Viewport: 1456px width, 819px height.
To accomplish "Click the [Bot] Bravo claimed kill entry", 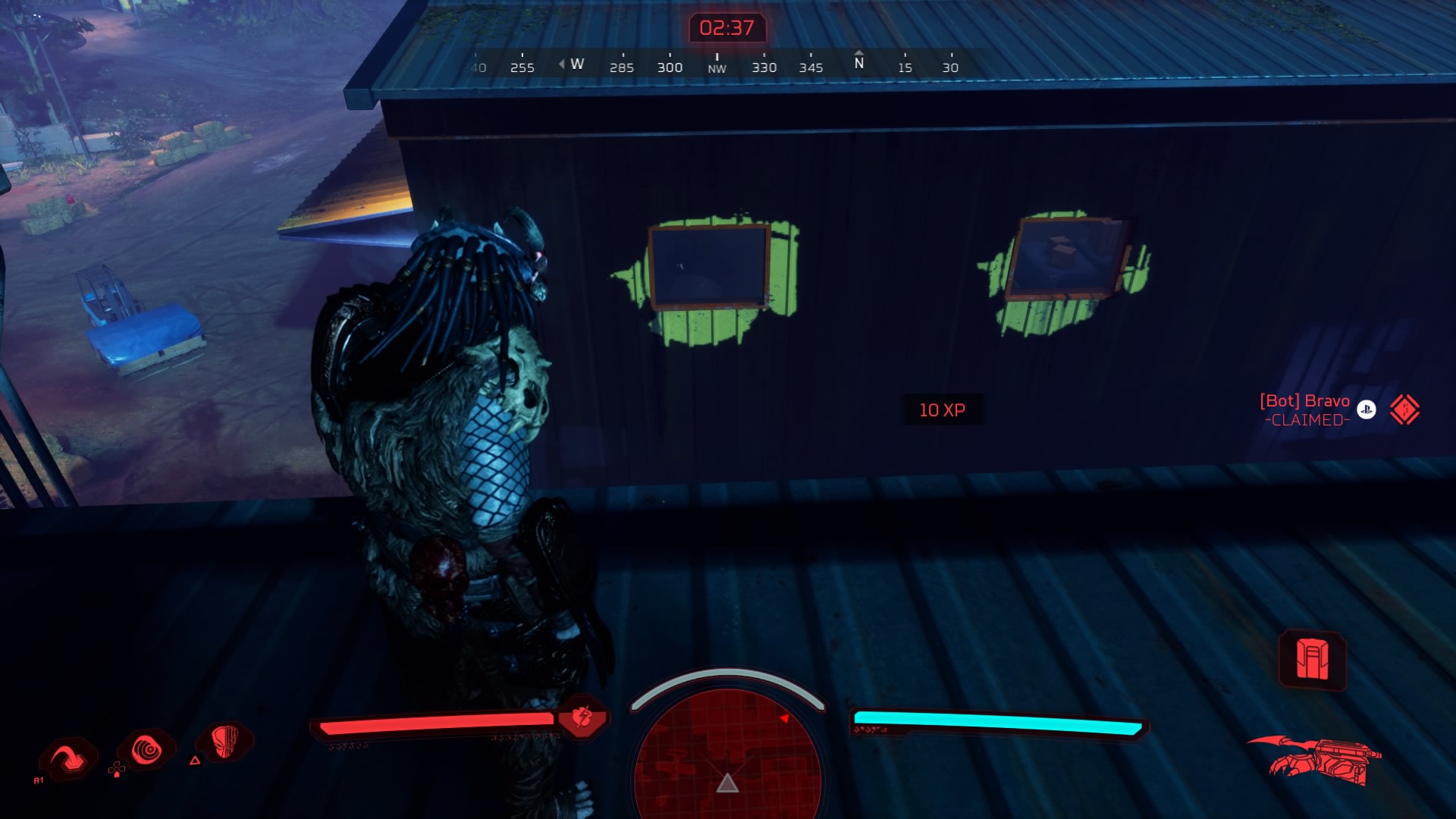I will (x=1305, y=409).
